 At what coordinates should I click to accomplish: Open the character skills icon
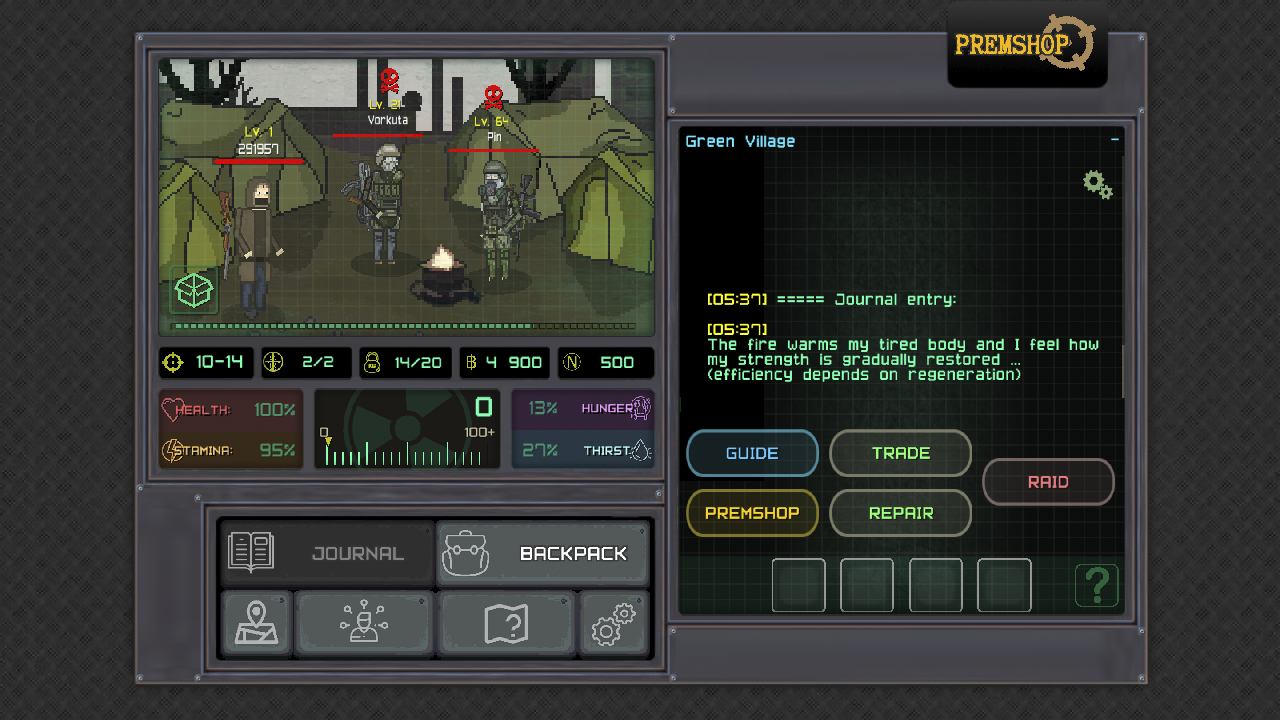(364, 623)
